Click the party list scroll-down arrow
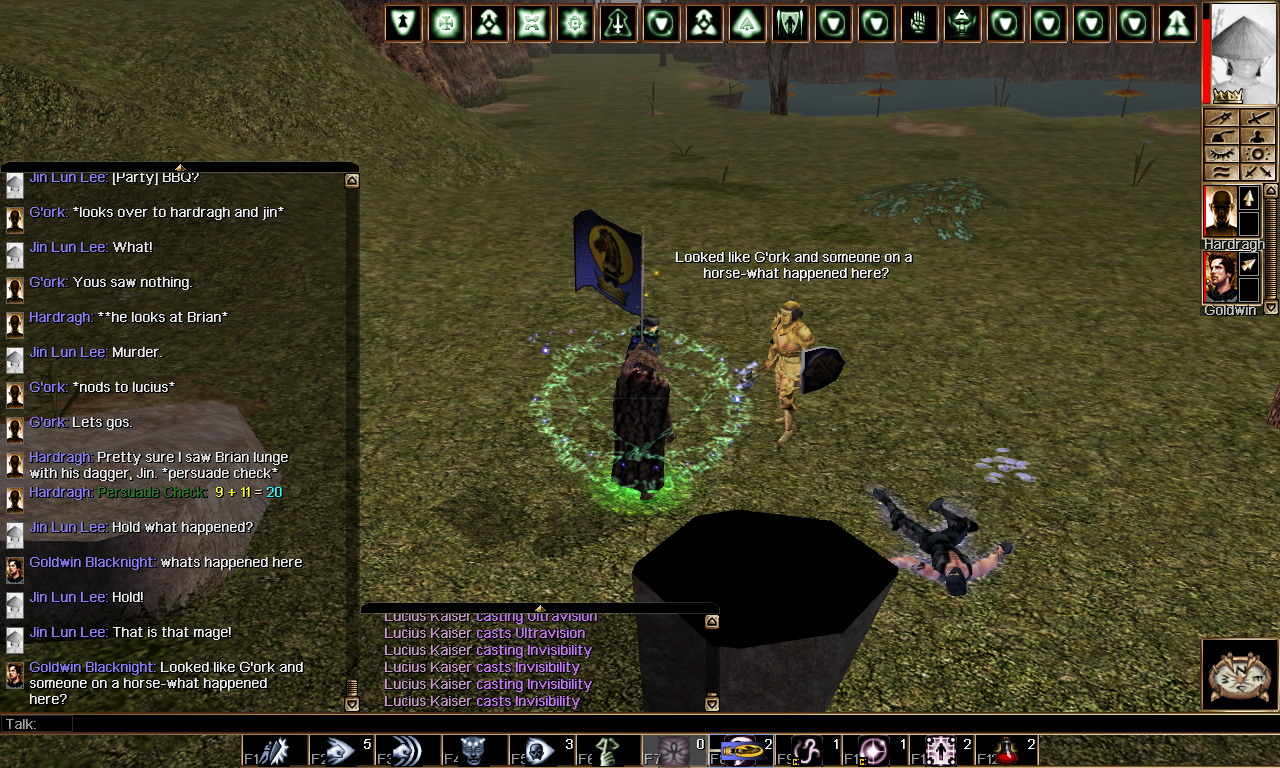The height and width of the screenshot is (768, 1280). 1271,308
